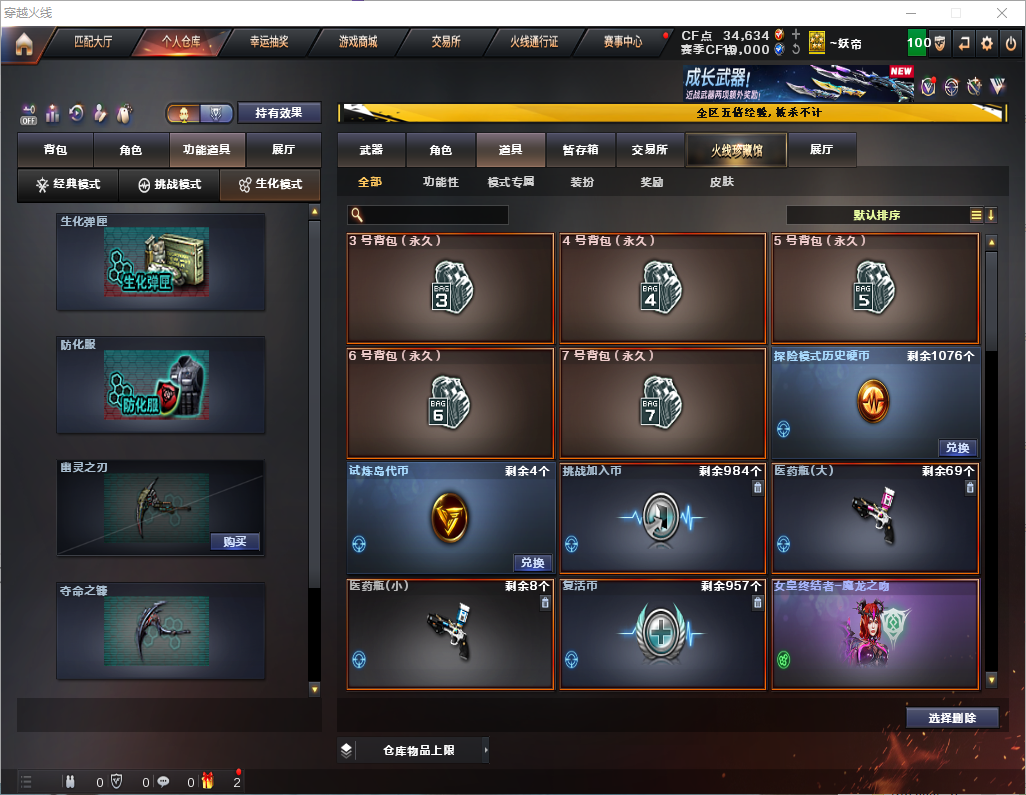Open the 火线通行证 battle pass
1026x795 pixels.
534,42
